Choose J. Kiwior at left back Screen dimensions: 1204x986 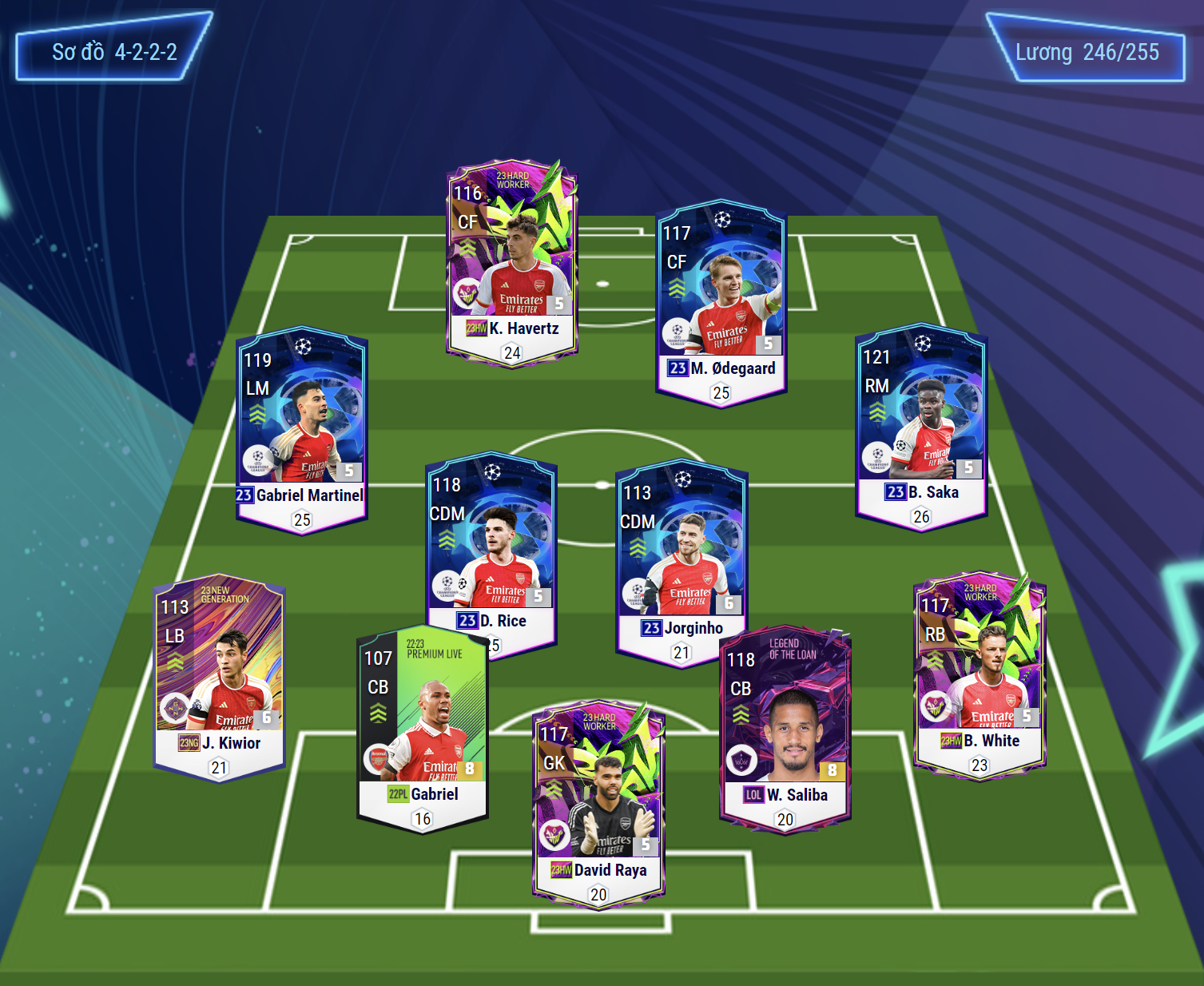(x=219, y=676)
